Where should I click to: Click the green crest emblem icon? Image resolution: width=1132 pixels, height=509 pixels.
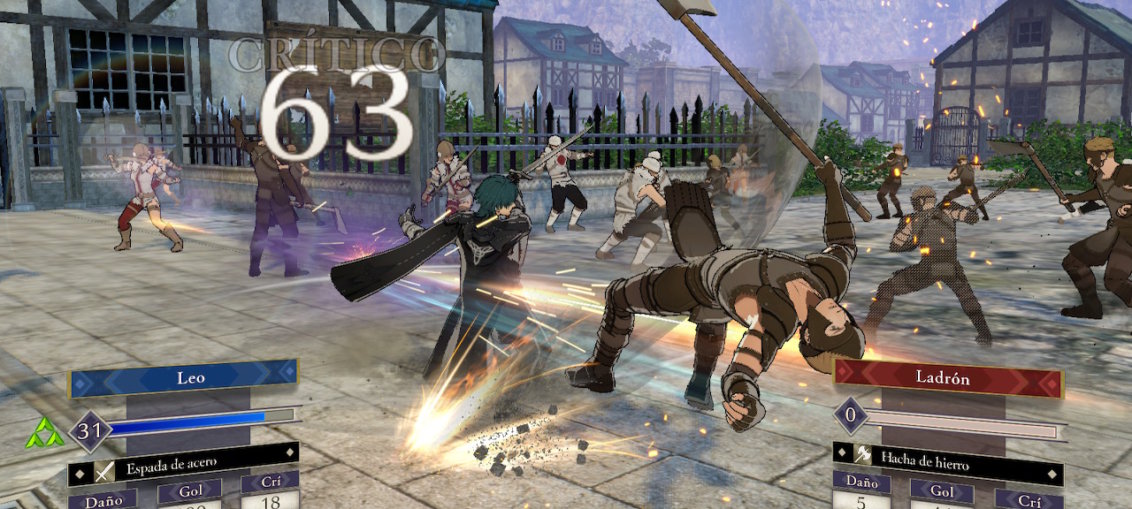click(45, 432)
